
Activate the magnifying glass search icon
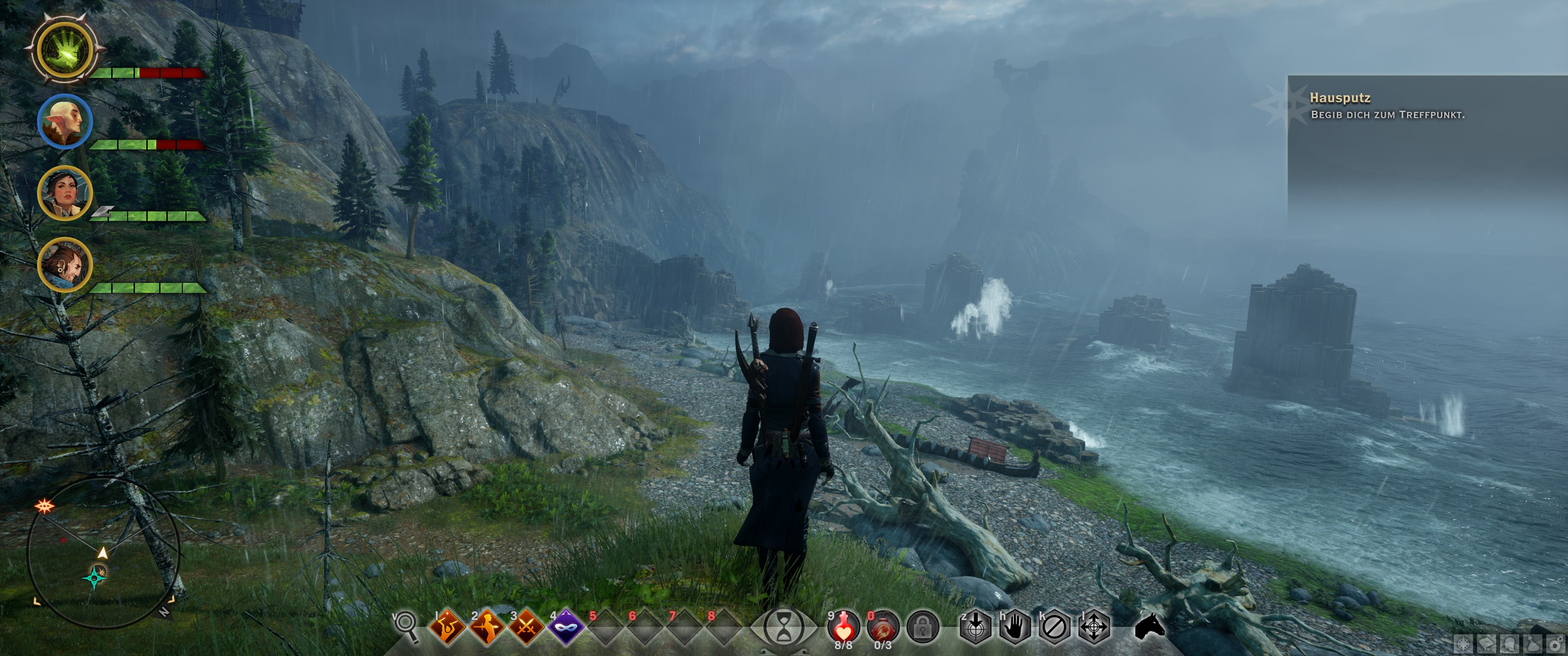click(407, 627)
